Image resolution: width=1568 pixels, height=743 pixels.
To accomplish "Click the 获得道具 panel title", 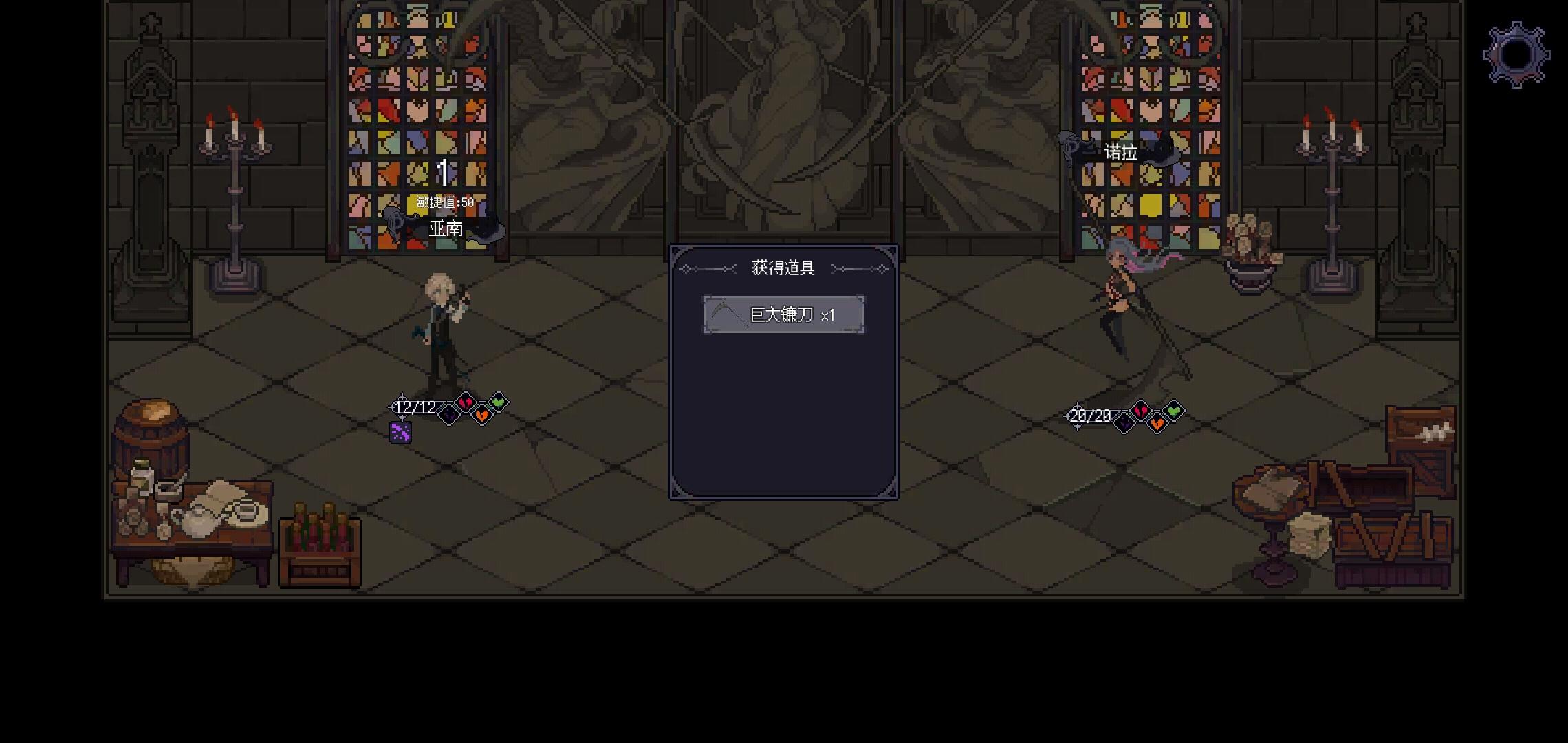I will pos(783,268).
